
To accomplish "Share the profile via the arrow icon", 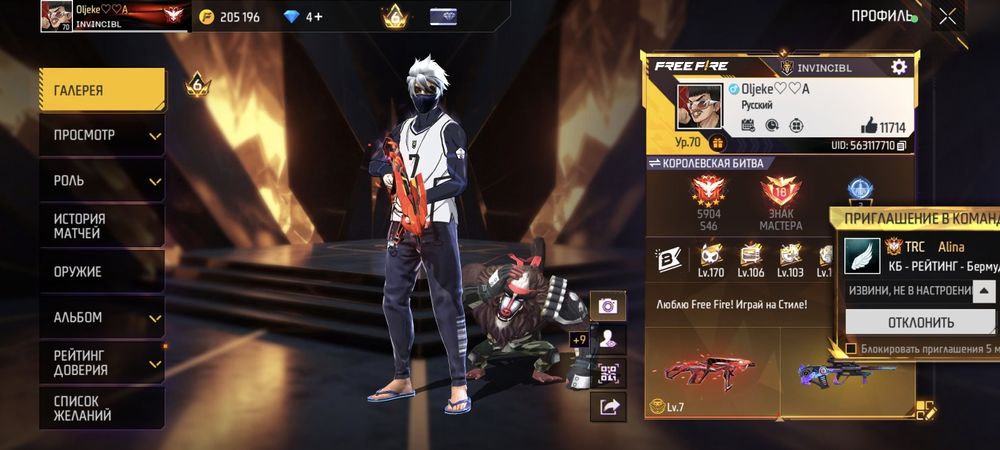I will tap(608, 405).
